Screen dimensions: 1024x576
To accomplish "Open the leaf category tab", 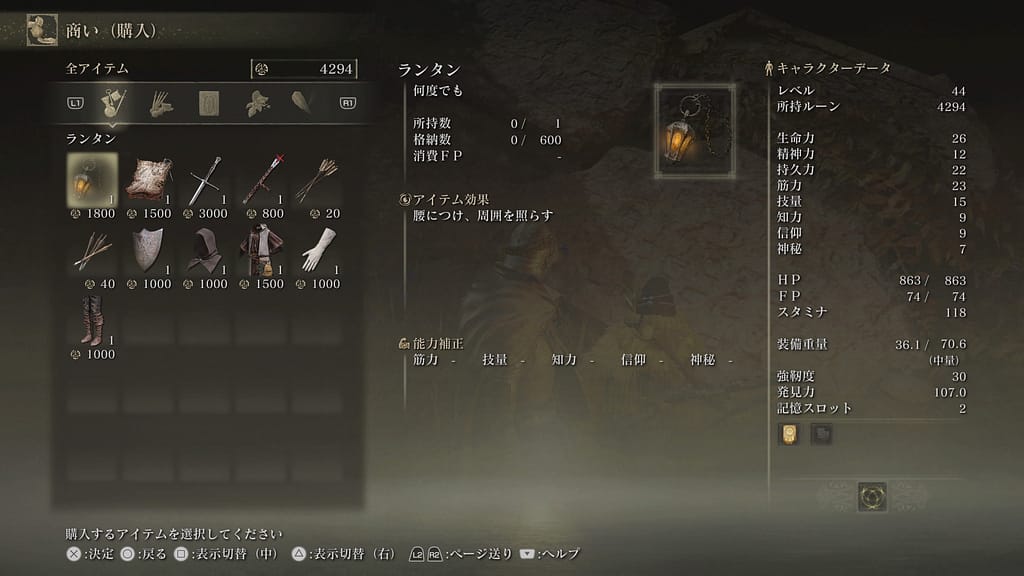I will tap(258, 102).
